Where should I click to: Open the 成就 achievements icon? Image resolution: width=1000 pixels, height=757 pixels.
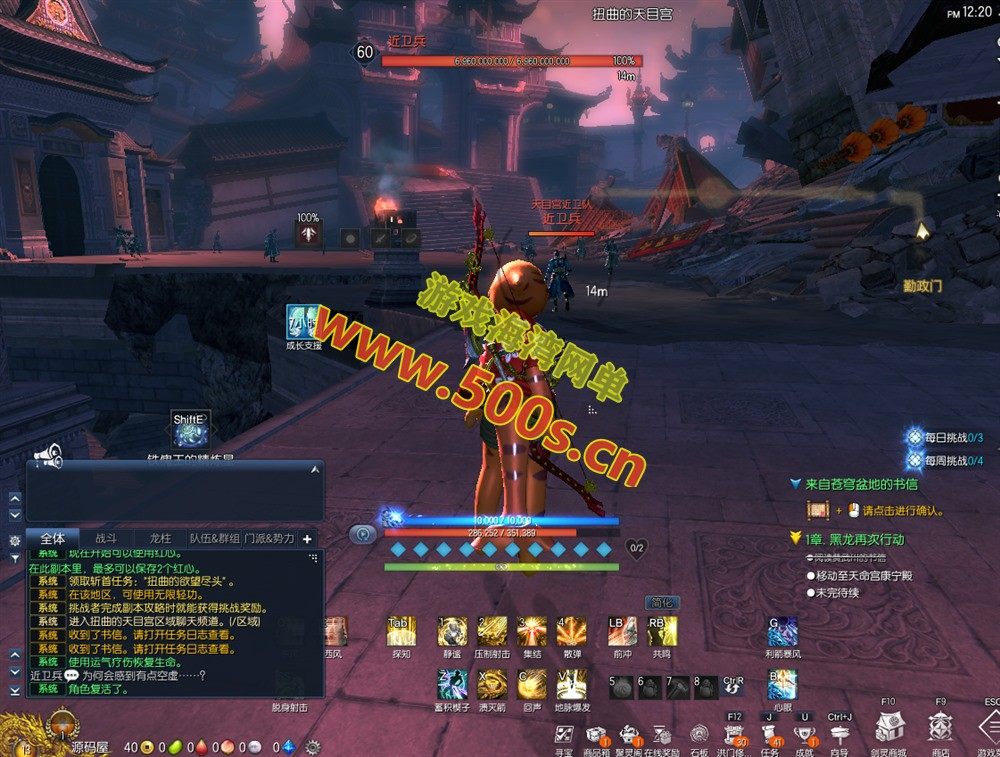point(804,735)
